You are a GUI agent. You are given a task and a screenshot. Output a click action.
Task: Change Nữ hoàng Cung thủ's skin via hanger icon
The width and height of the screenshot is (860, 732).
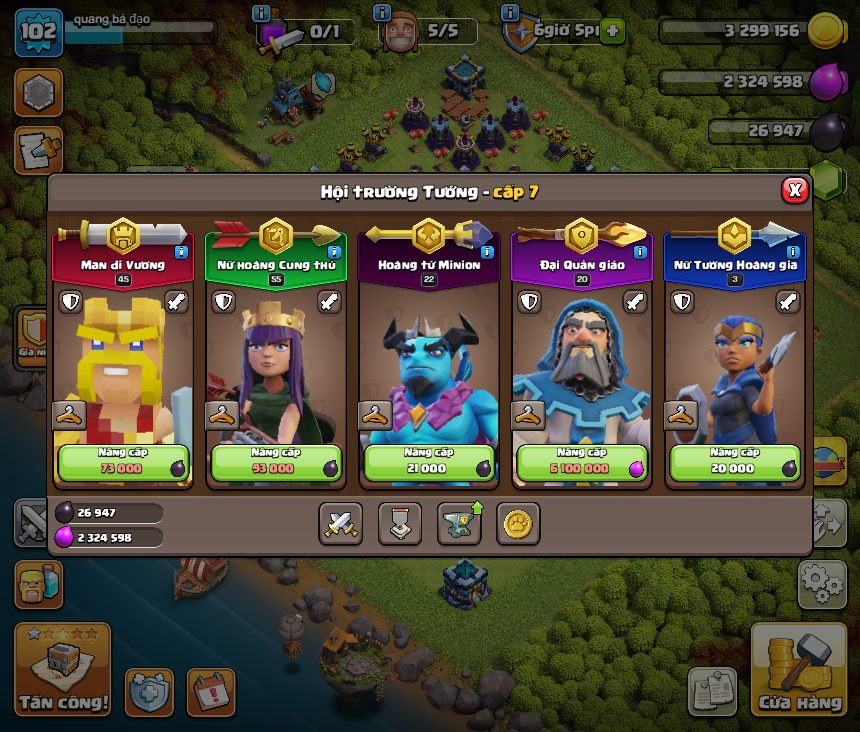221,415
